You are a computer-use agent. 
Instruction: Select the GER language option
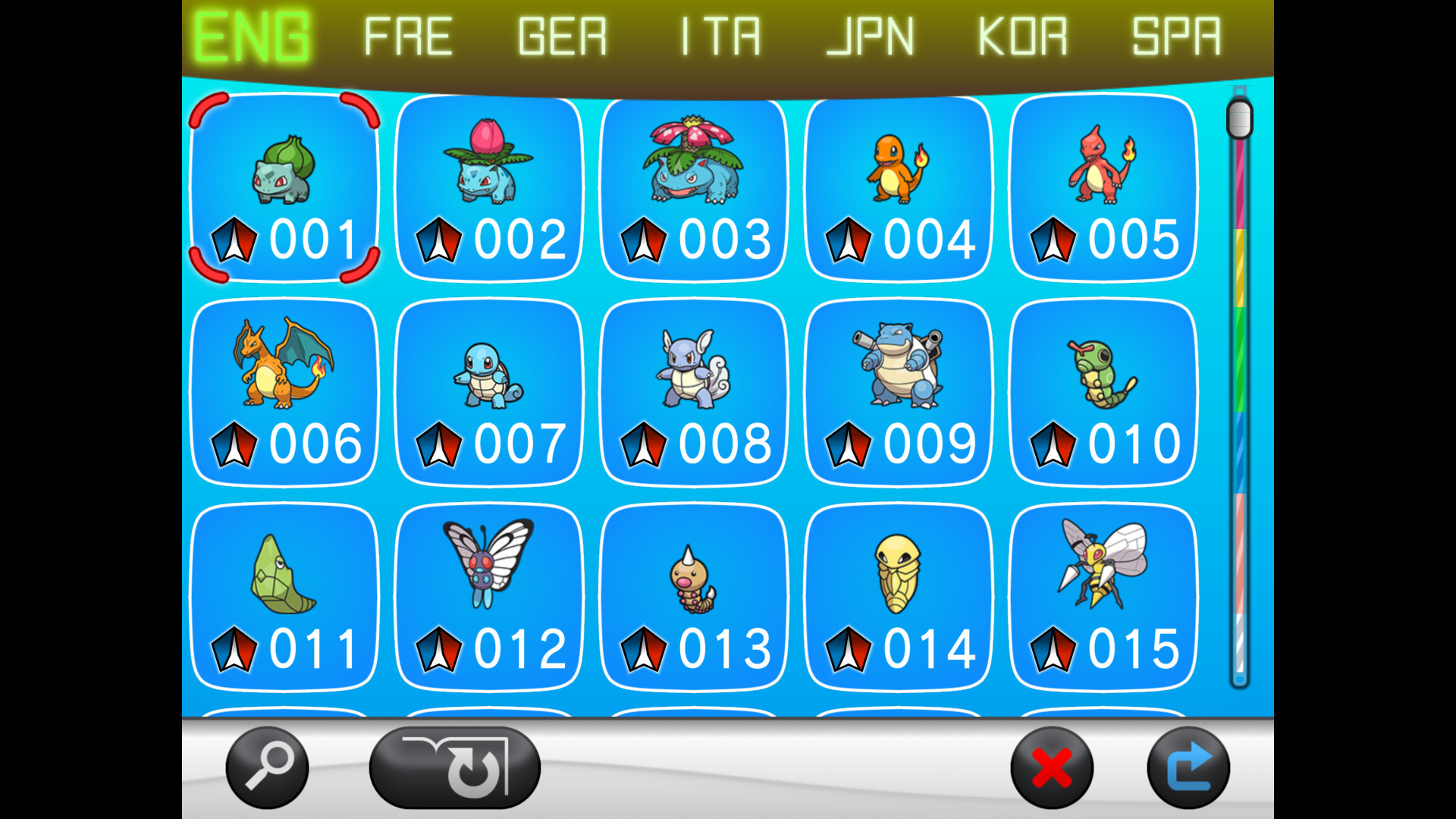click(562, 36)
